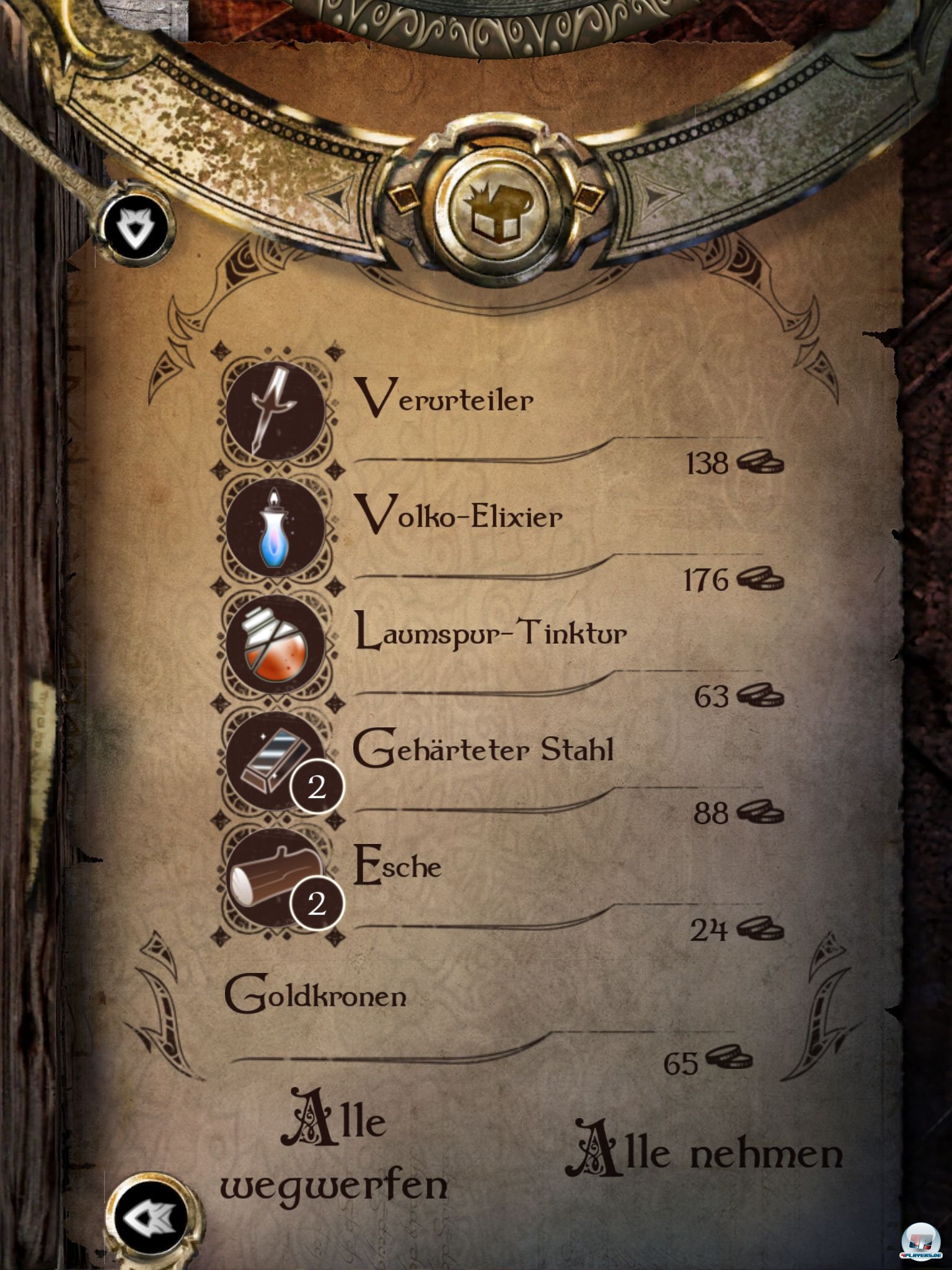Click the wolf head emblem button
The width and height of the screenshot is (952, 1270).
(136, 226)
